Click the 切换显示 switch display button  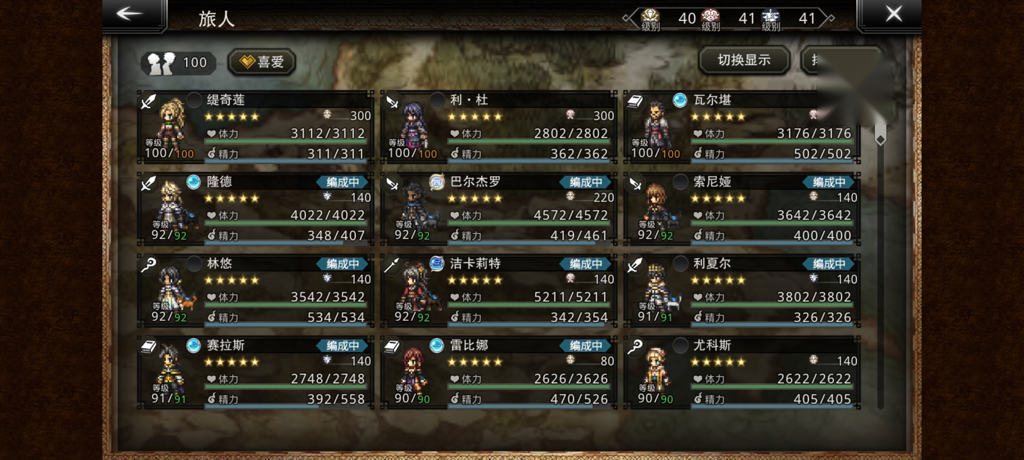click(743, 60)
